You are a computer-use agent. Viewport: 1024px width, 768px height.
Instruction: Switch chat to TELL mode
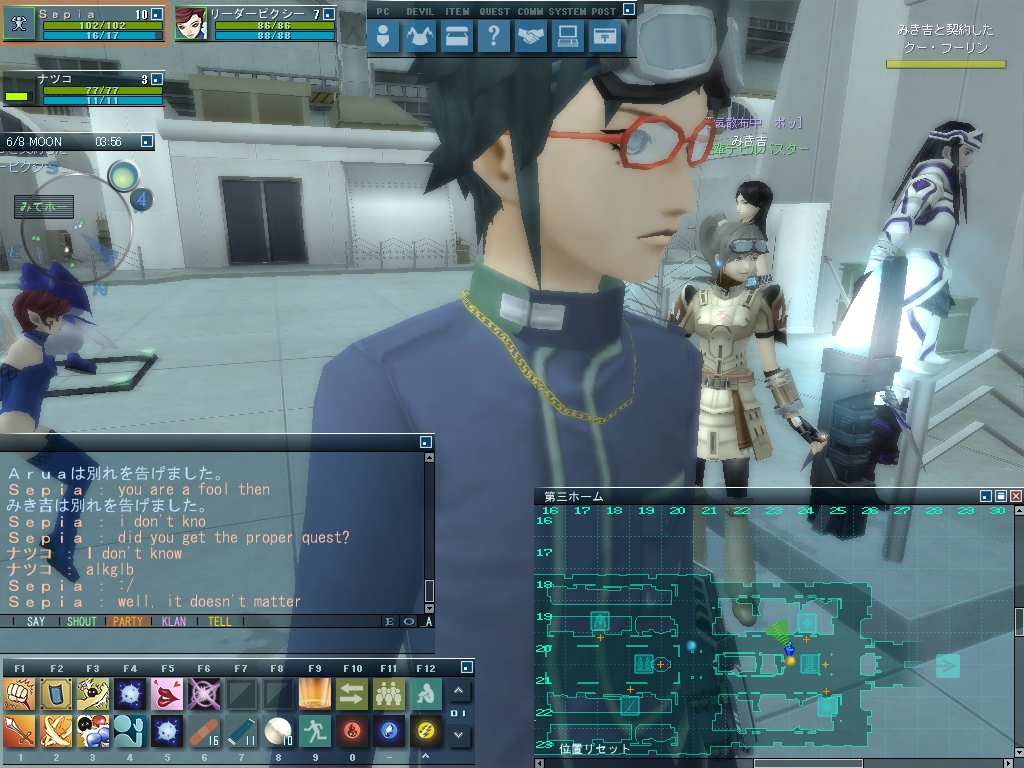point(219,621)
